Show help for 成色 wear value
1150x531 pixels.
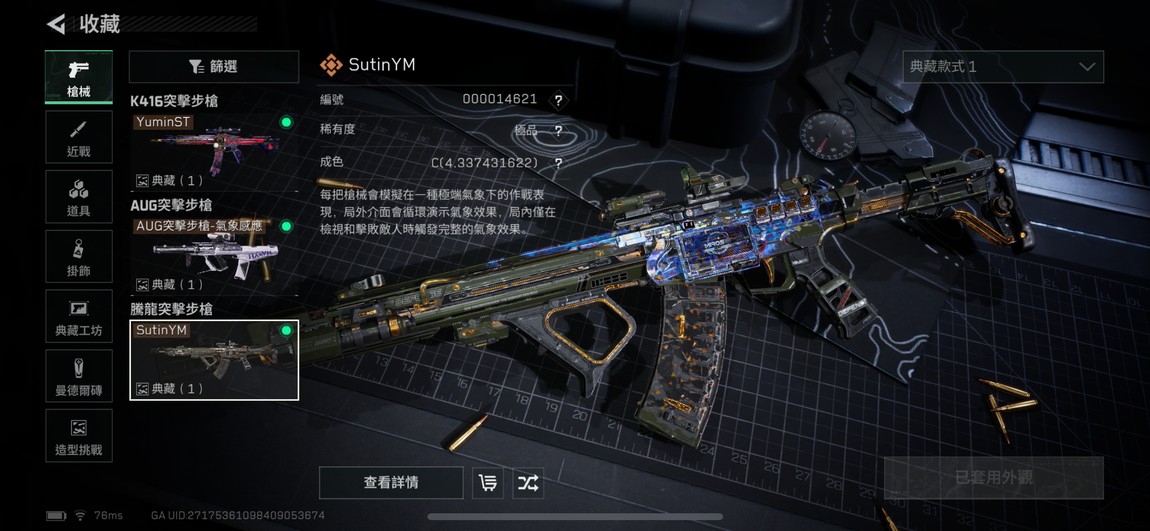(x=558, y=163)
